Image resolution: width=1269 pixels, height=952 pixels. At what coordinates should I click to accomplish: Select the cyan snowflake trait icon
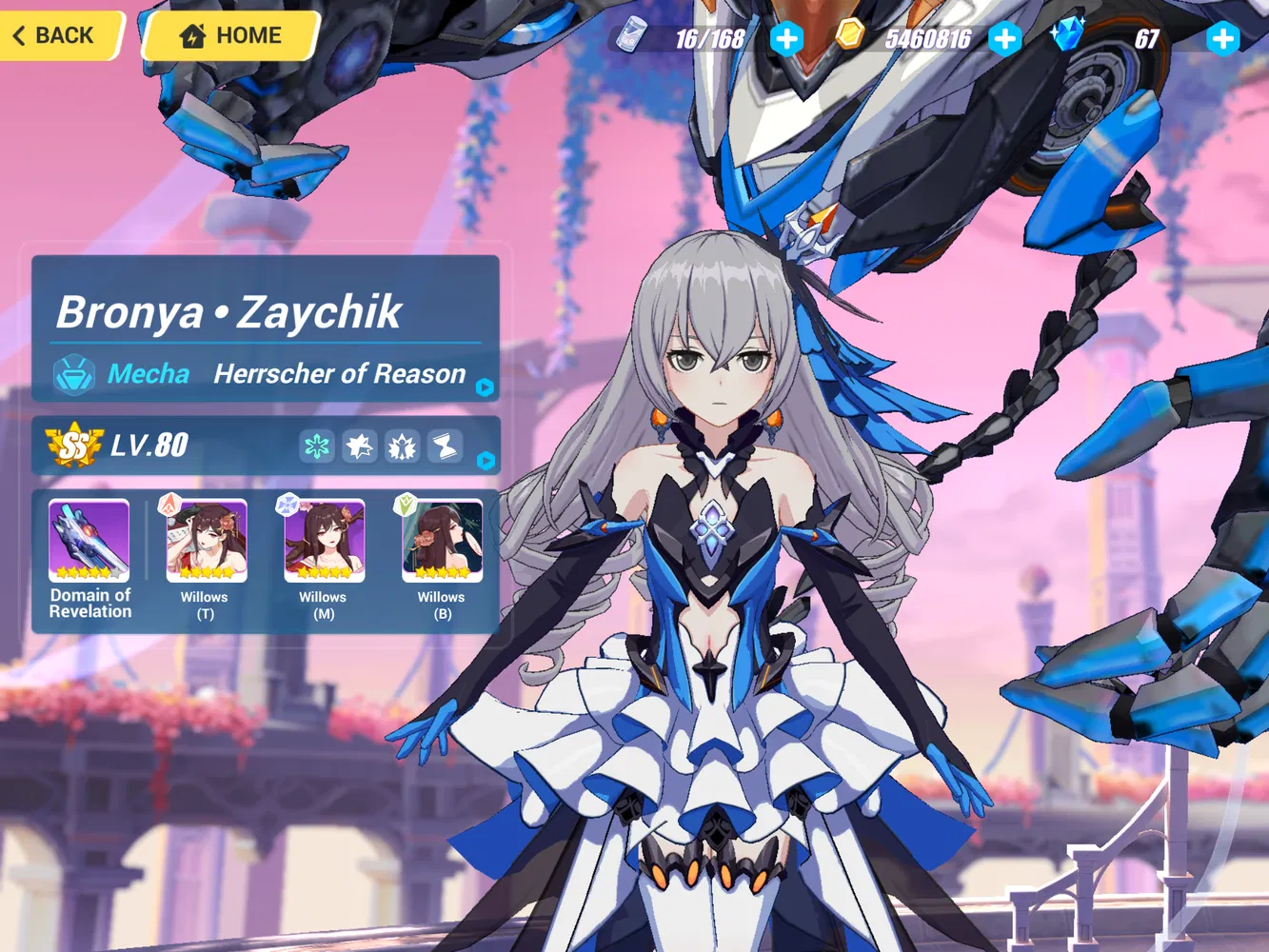coord(317,446)
